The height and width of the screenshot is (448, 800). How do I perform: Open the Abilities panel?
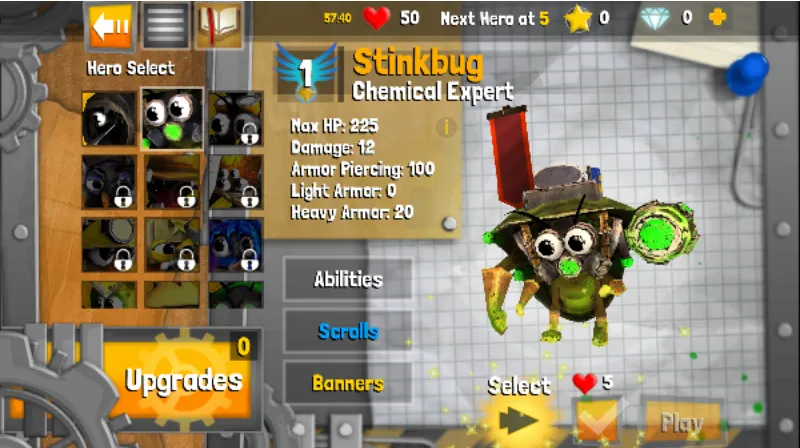click(348, 279)
